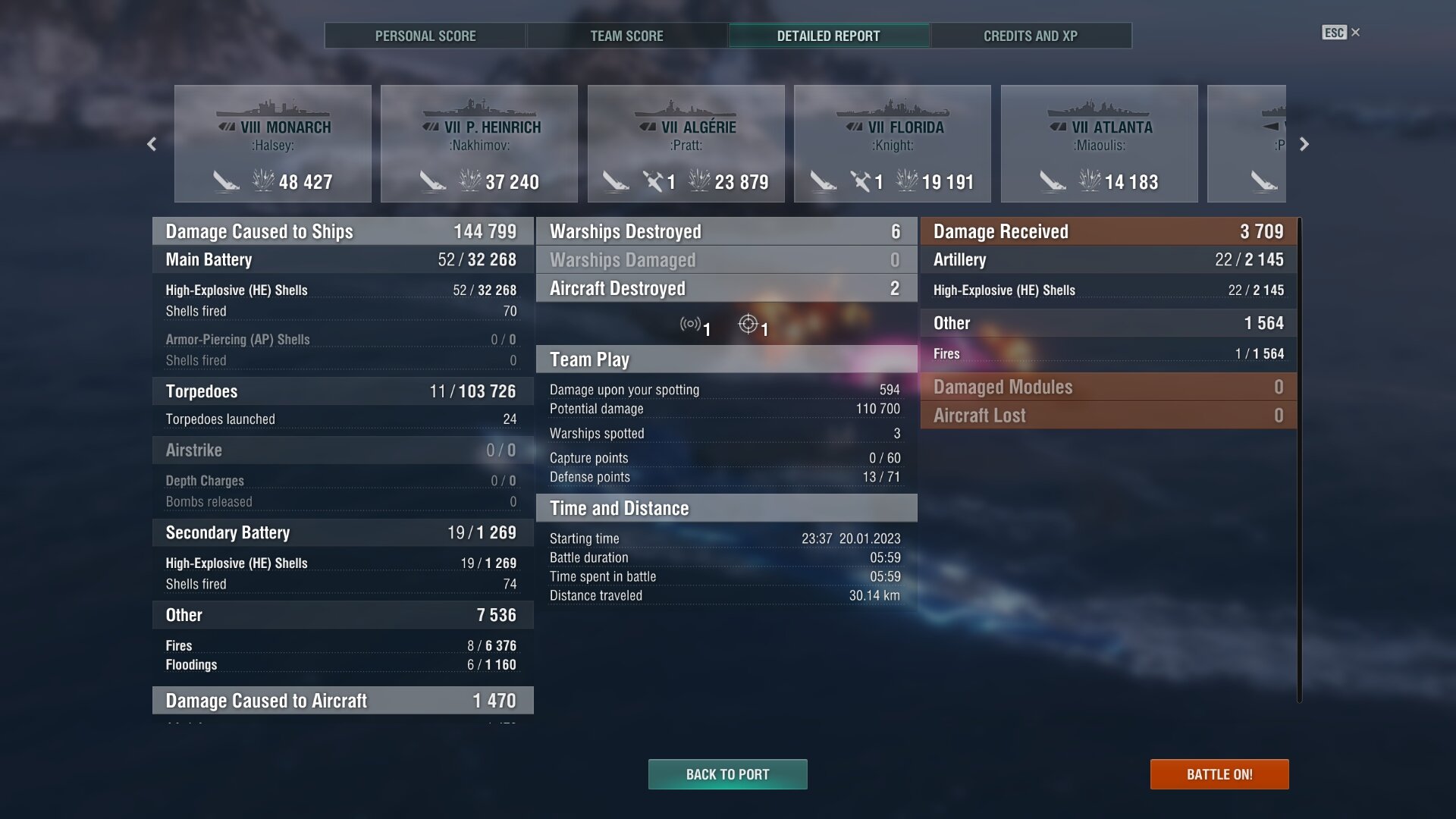Screen dimensions: 1456x819
Task: Select the Detailed Report tab
Action: 828,36
